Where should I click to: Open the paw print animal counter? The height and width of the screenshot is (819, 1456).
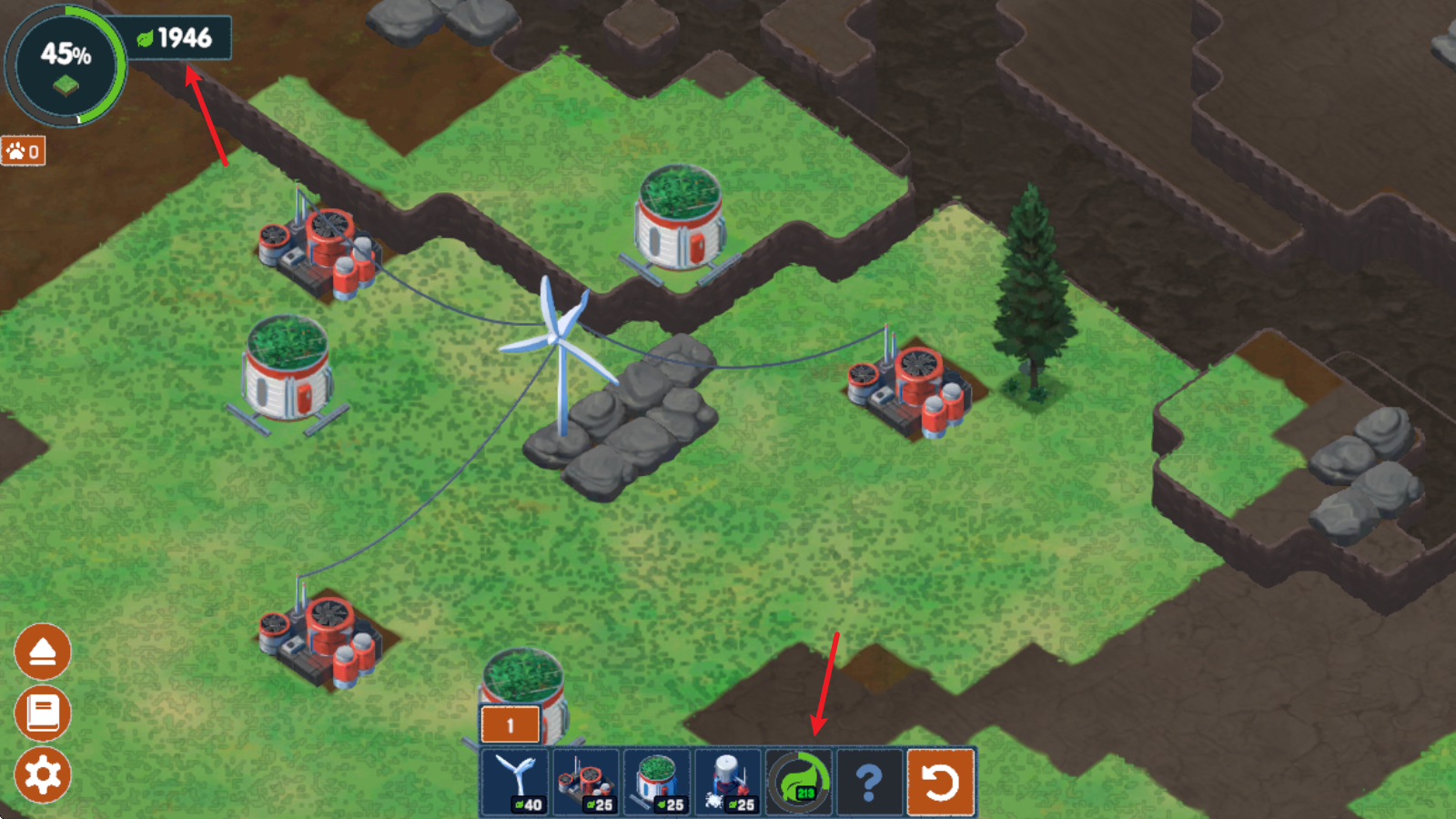(24, 151)
